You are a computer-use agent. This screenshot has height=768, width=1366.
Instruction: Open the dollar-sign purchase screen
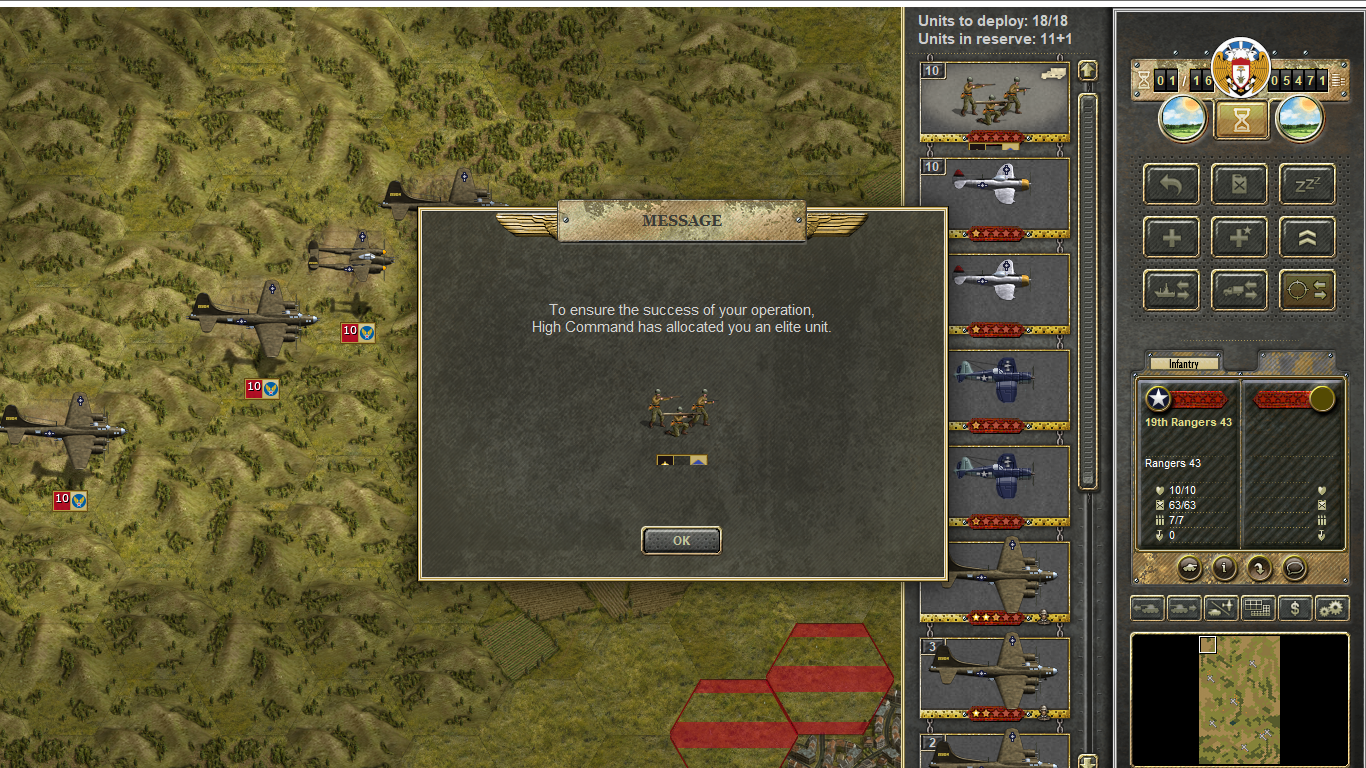[1295, 608]
